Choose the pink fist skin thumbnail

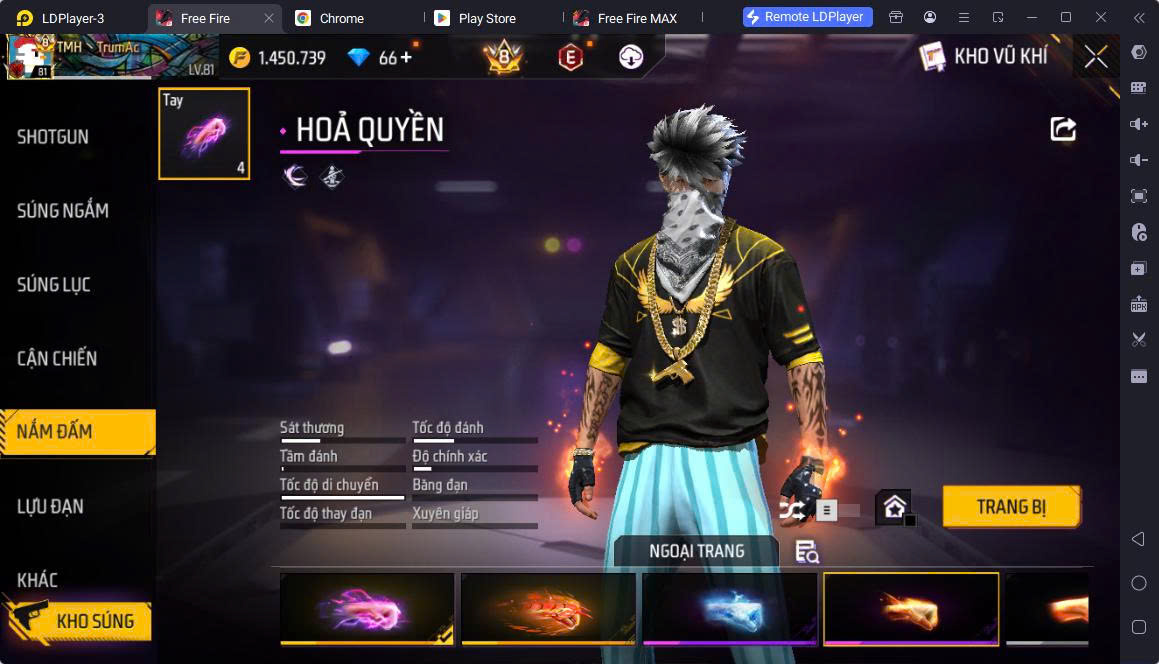pos(367,608)
